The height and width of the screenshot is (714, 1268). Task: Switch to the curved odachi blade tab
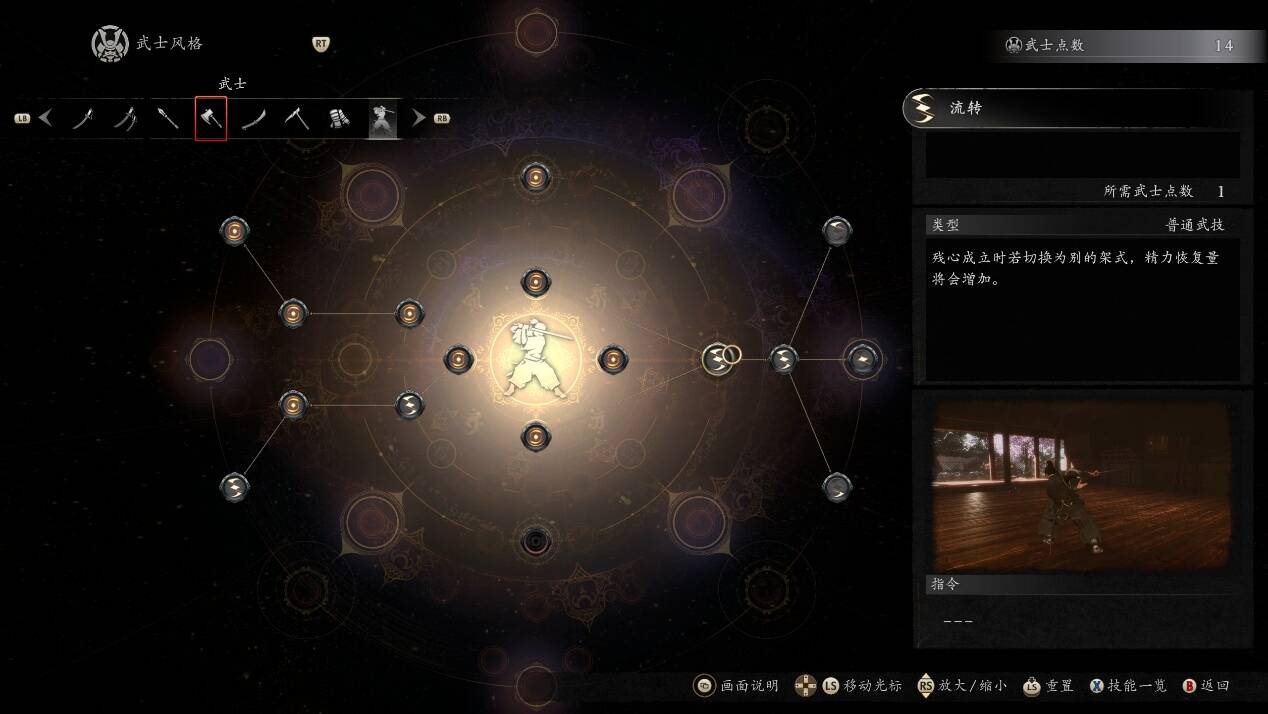click(x=254, y=119)
